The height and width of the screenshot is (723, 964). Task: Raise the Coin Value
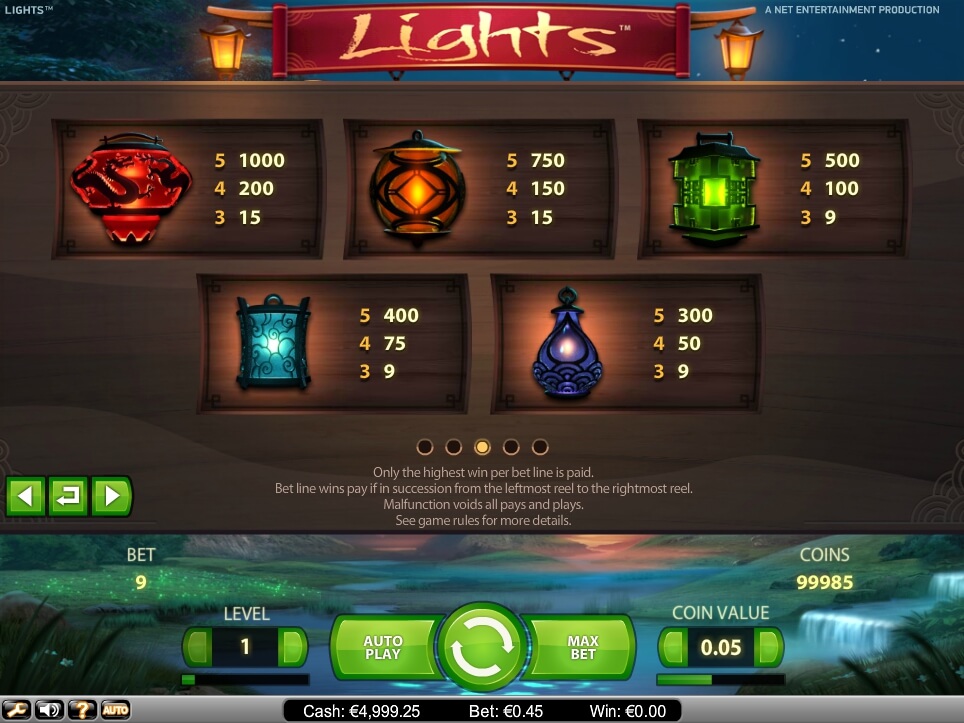(769, 647)
